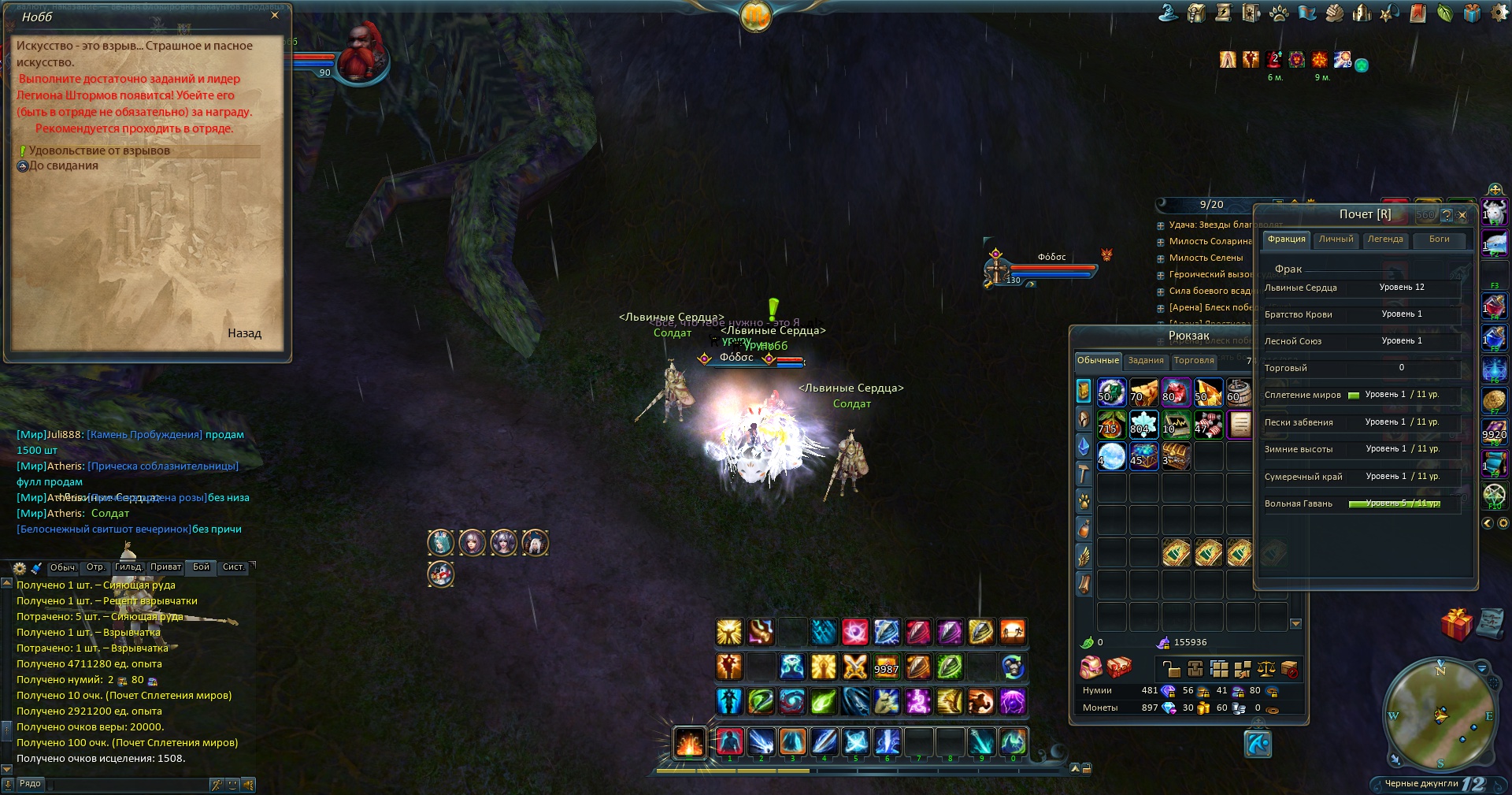Switch the bag to the "Задания" tab
Image resolution: width=1512 pixels, height=795 pixels.
(x=1145, y=361)
